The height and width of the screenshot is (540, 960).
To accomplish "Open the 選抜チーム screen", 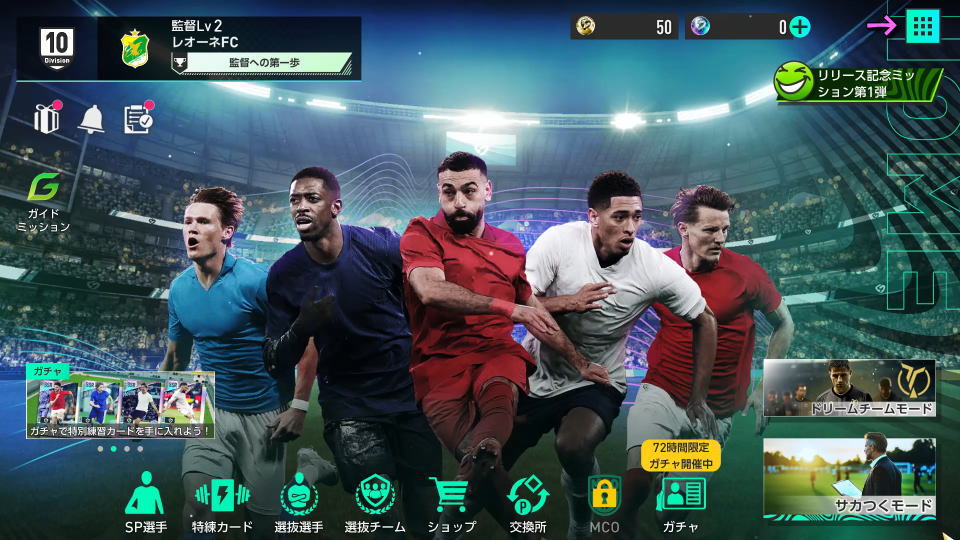I will (x=375, y=503).
